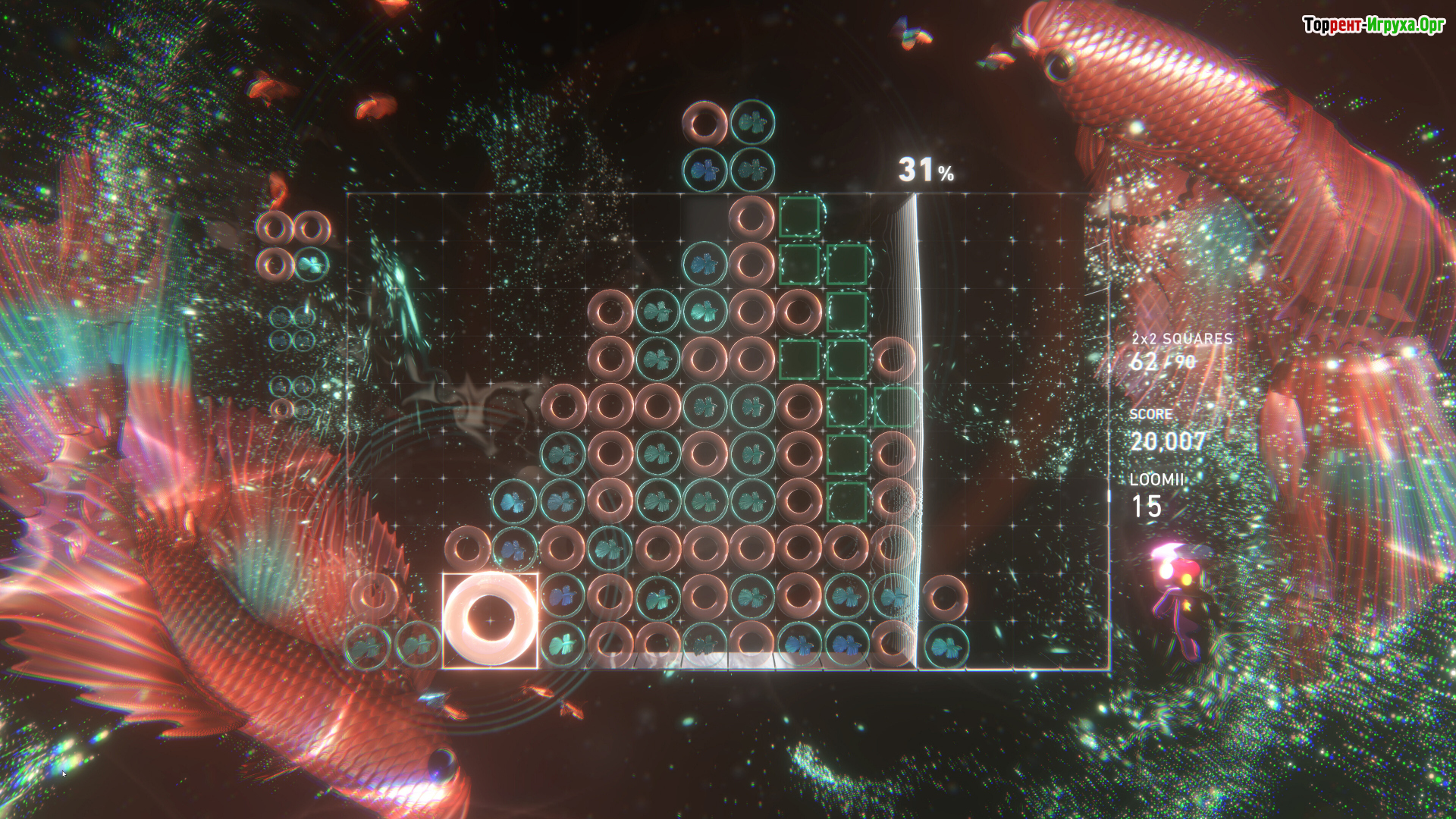Click the first upcoming block in next queue

tap(293, 246)
